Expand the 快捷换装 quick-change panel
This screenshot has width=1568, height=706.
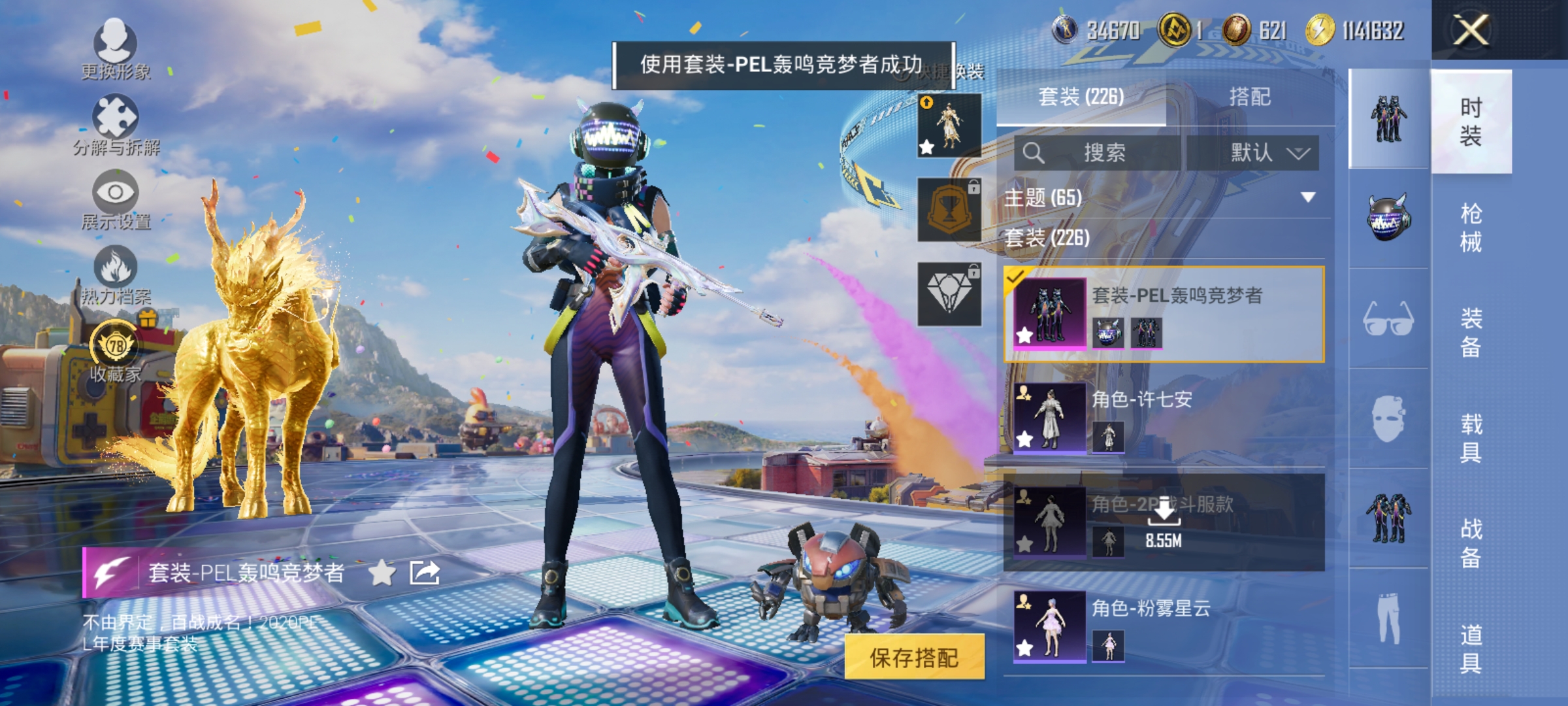coord(944,74)
